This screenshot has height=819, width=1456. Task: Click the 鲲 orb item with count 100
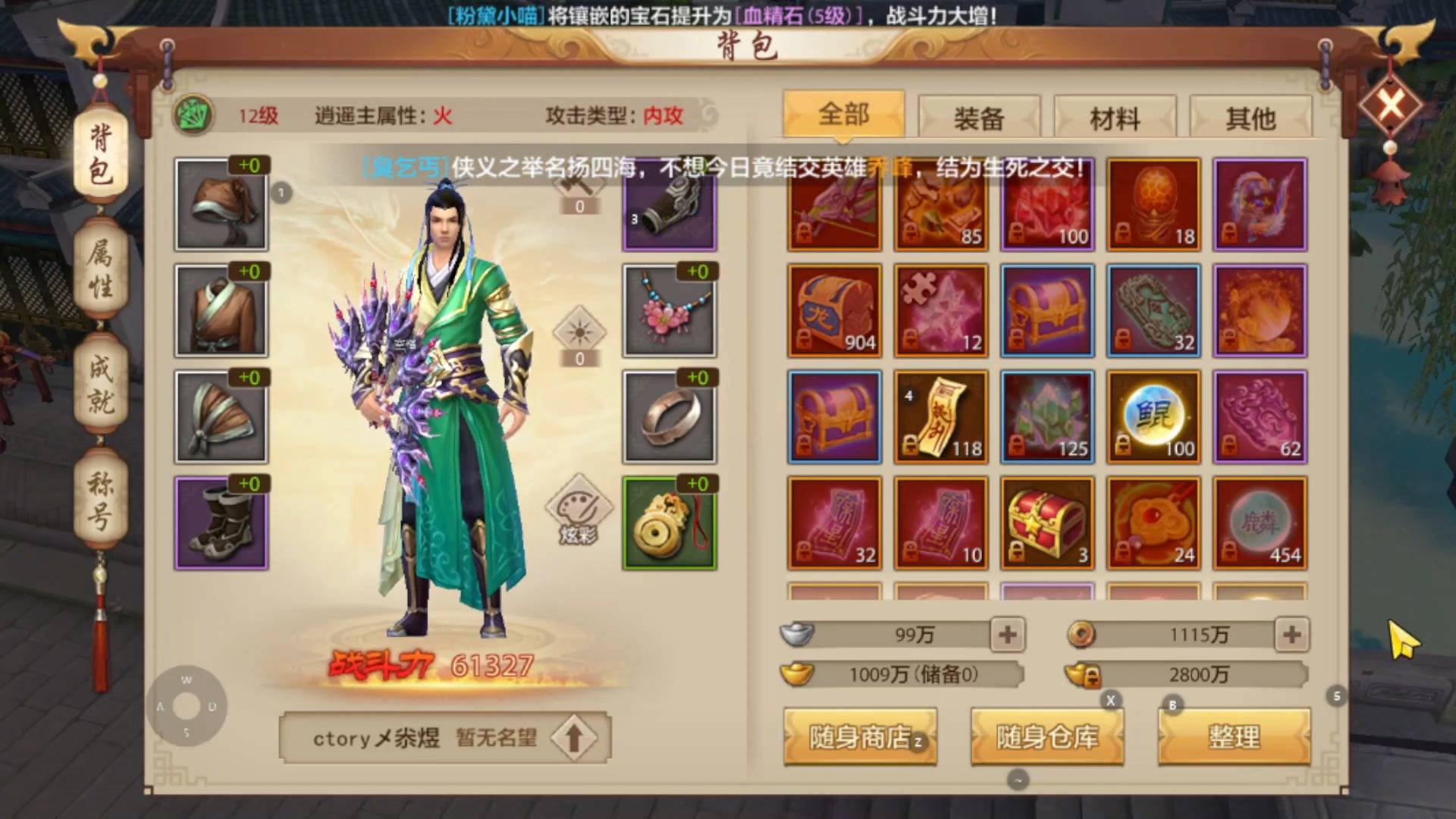pyautogui.click(x=1153, y=416)
